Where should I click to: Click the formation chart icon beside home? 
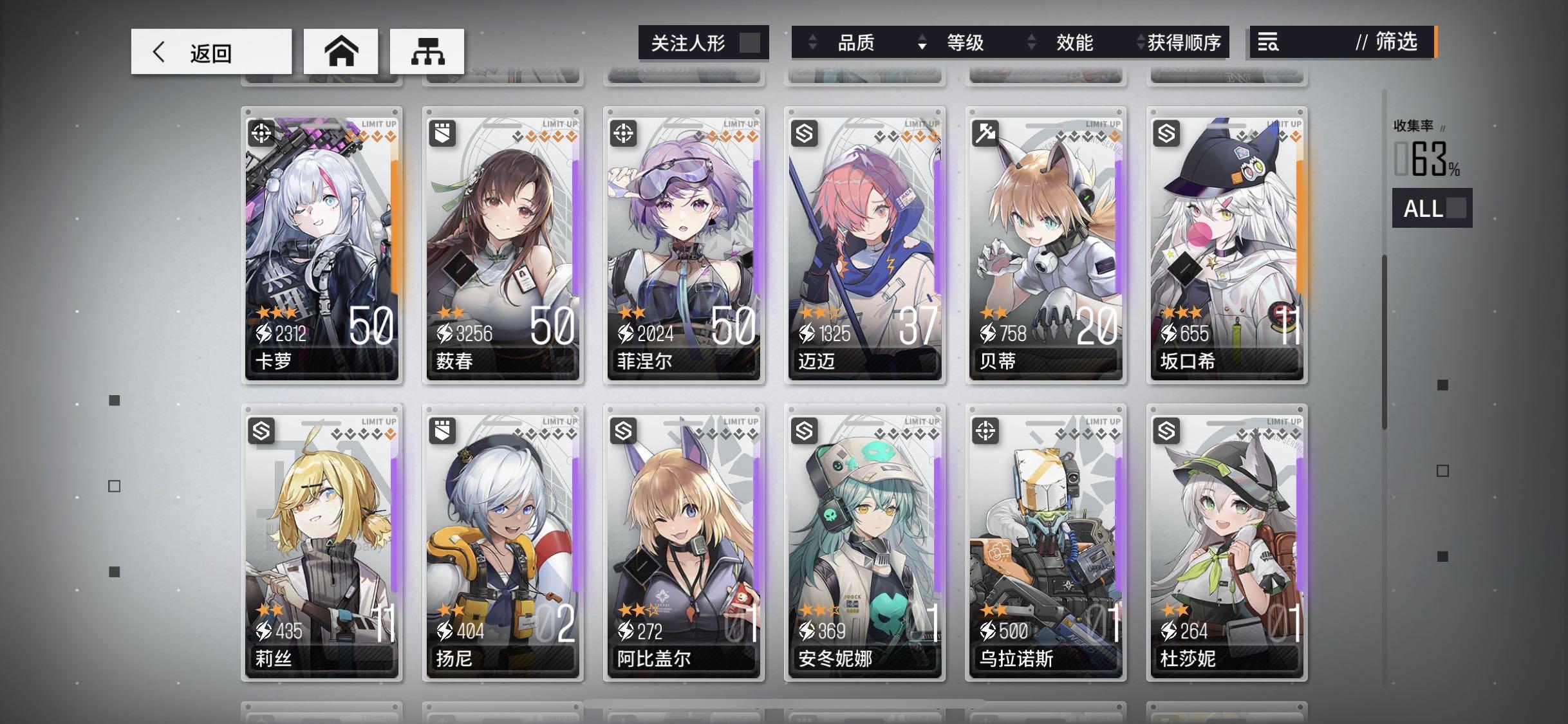[429, 51]
